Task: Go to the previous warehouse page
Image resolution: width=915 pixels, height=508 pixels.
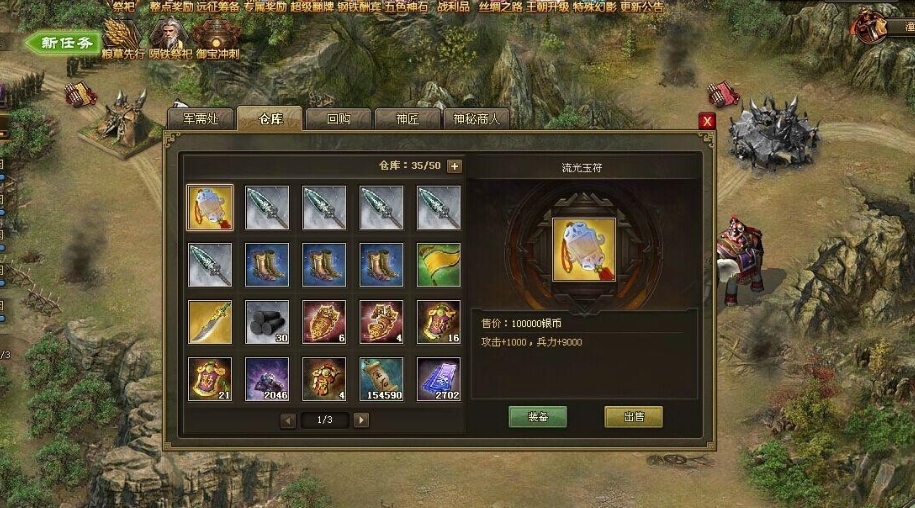Action: click(288, 420)
